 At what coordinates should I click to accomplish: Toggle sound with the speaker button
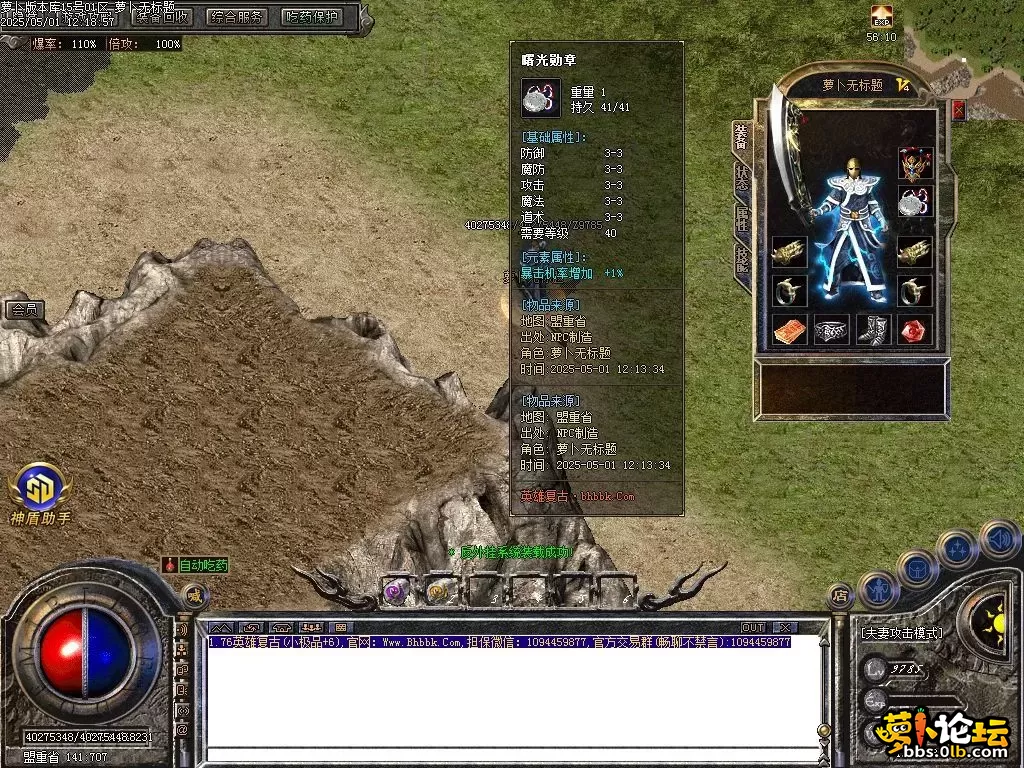999,540
